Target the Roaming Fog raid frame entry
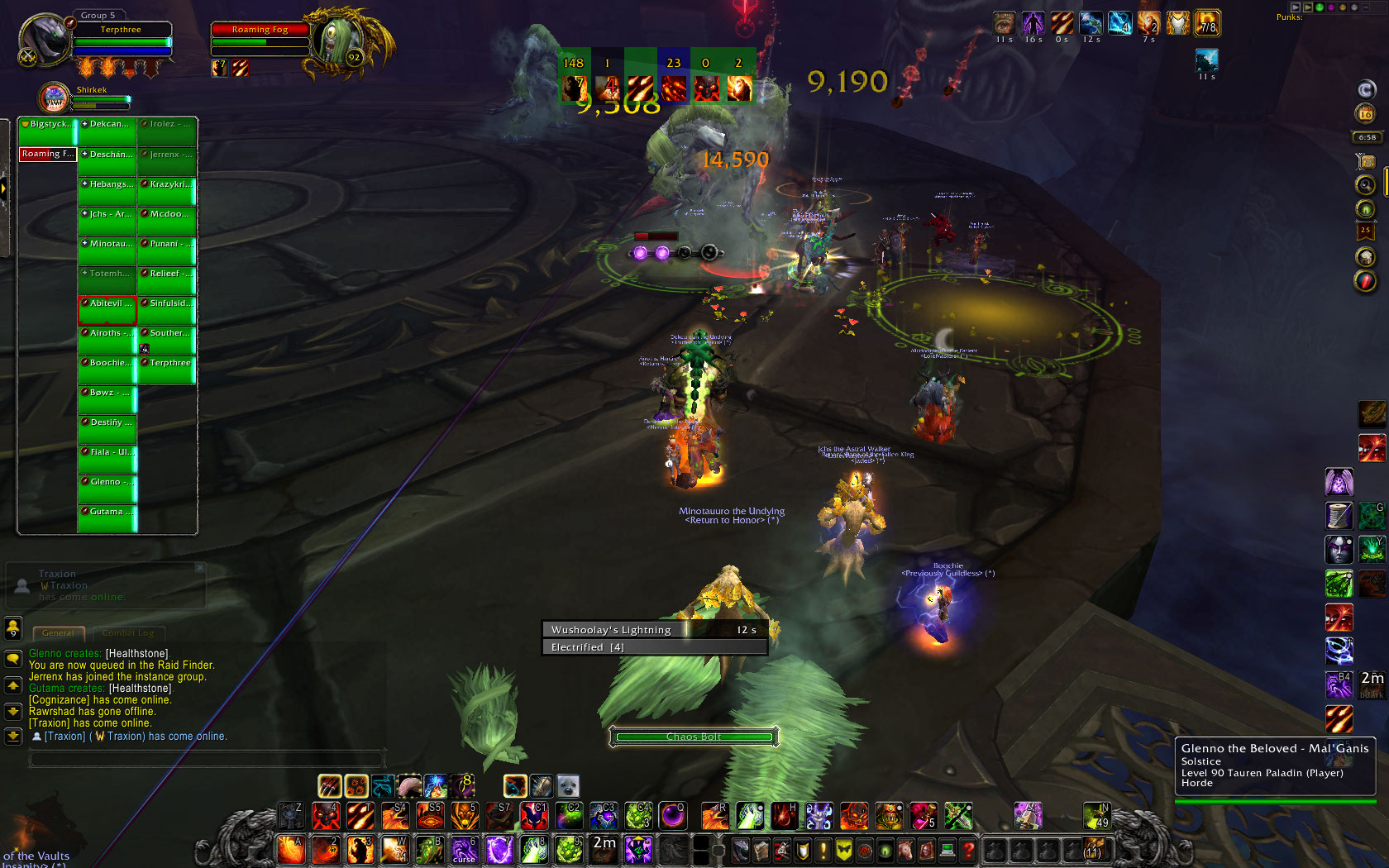Screen dimensions: 1389x868 [48, 154]
